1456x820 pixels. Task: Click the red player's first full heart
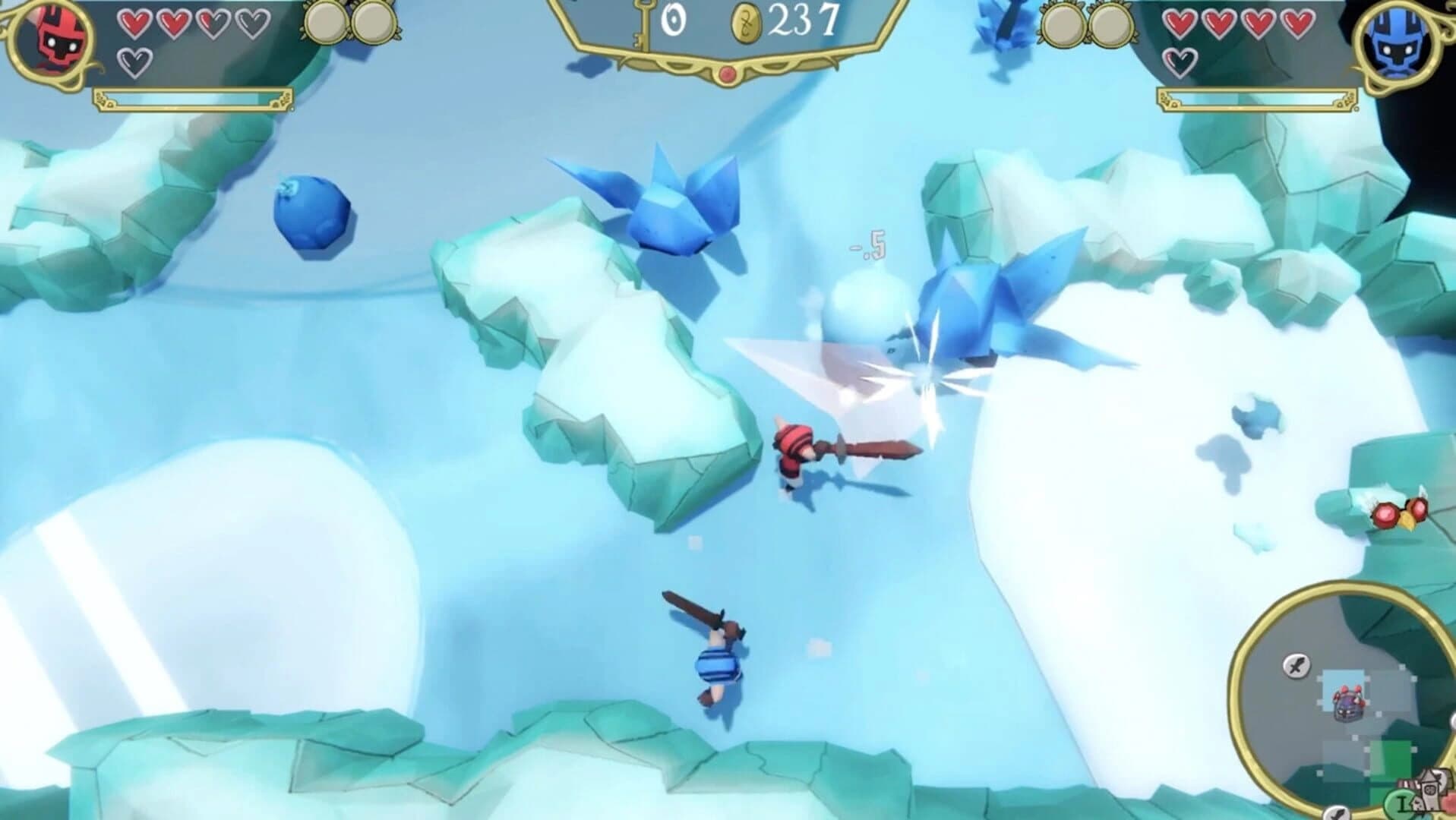(x=135, y=23)
